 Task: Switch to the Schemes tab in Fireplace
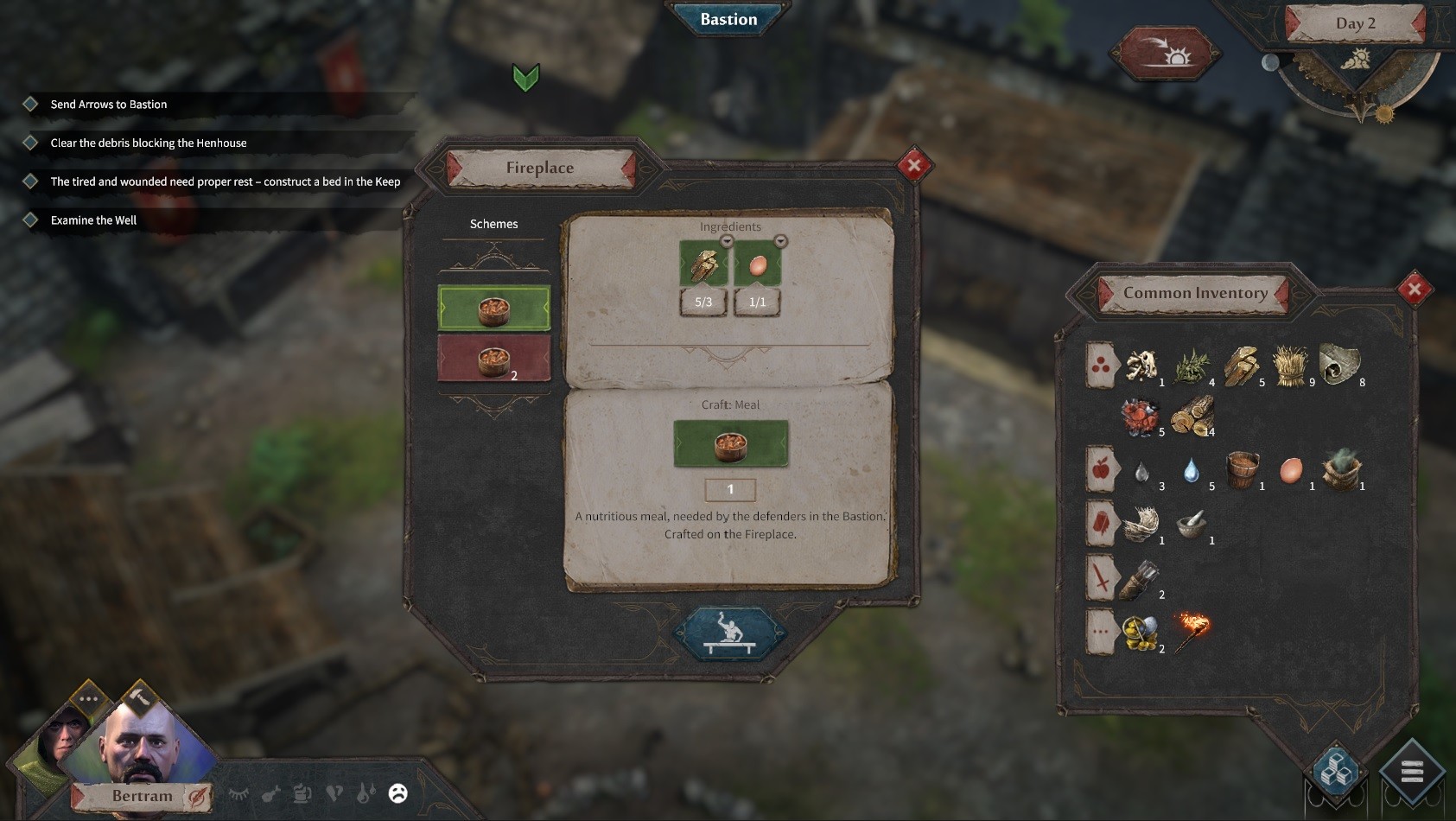493,224
